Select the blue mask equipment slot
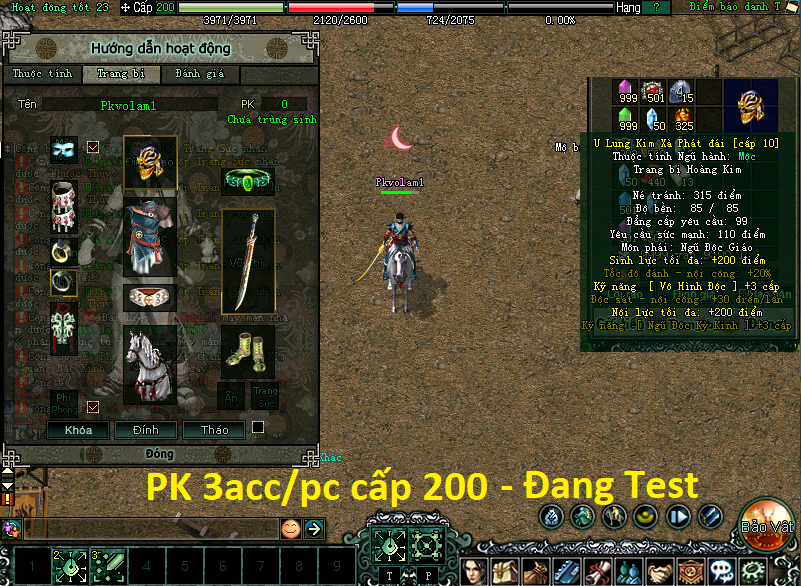 tap(64, 149)
